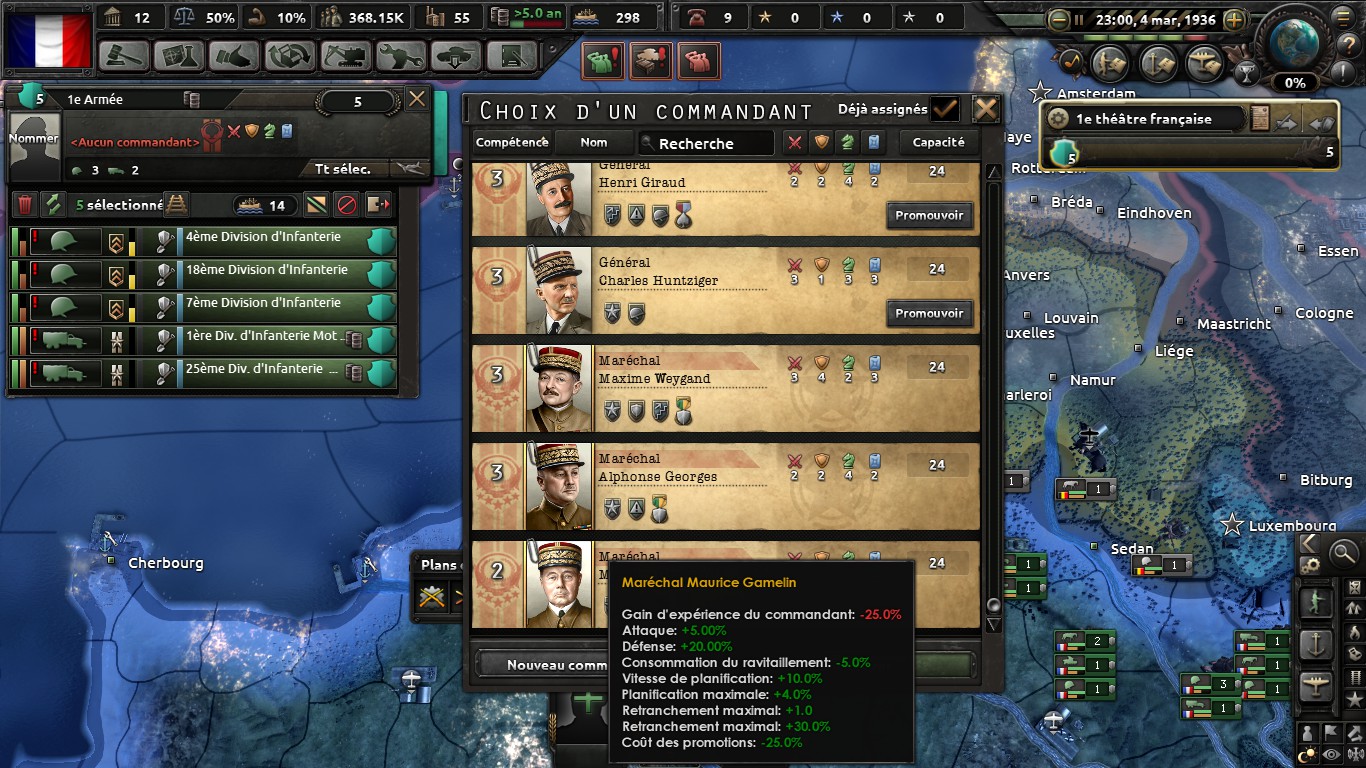Promote Charles Huntziger using Promouvoir button
The height and width of the screenshot is (768, 1366).
[929, 313]
